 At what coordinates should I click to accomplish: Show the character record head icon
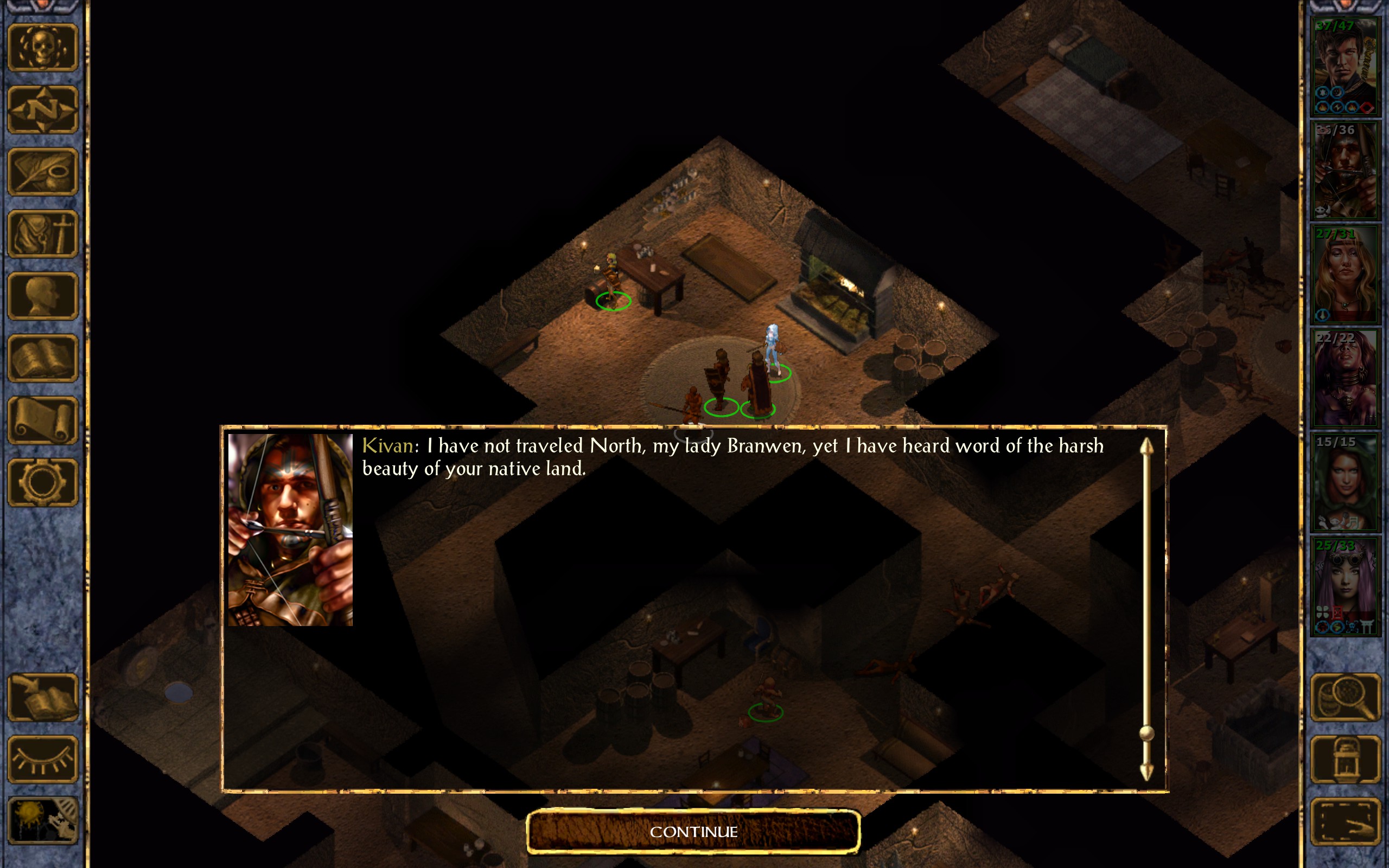(42, 296)
